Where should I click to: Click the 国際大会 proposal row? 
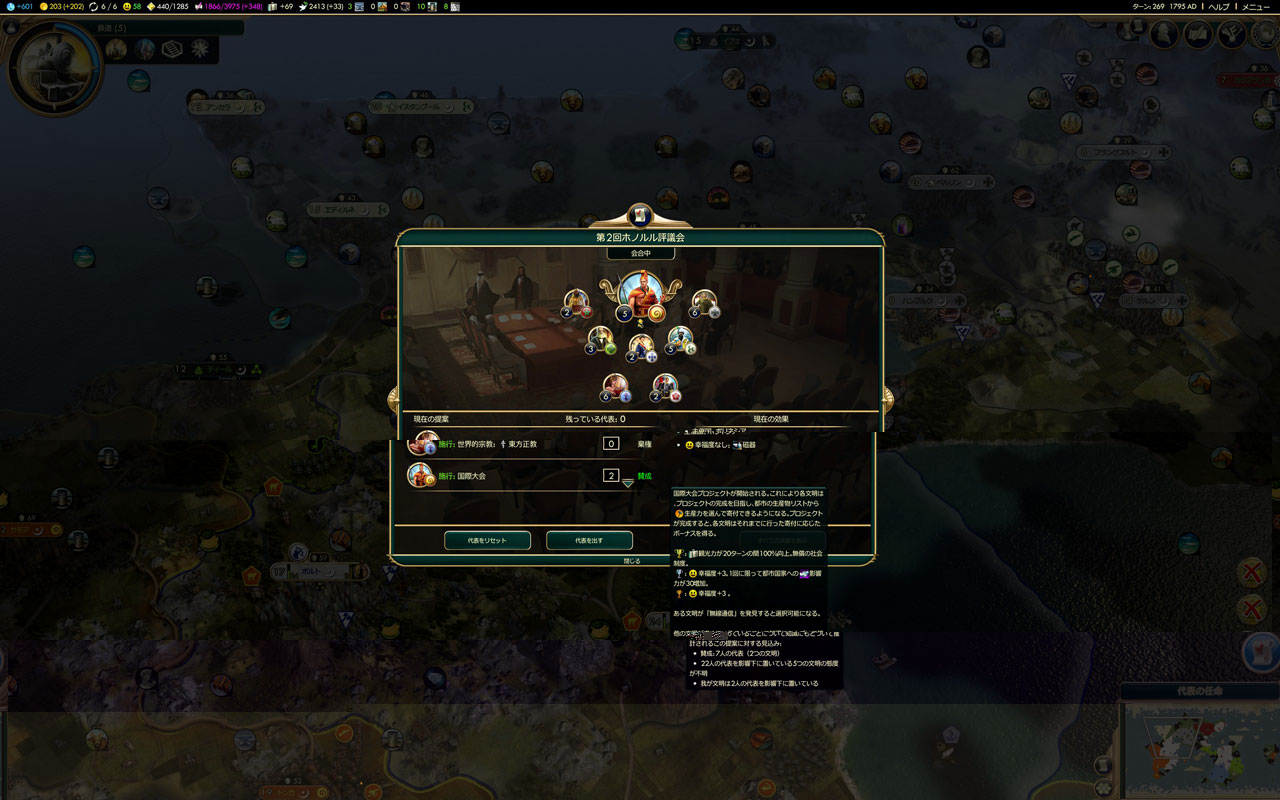point(500,476)
